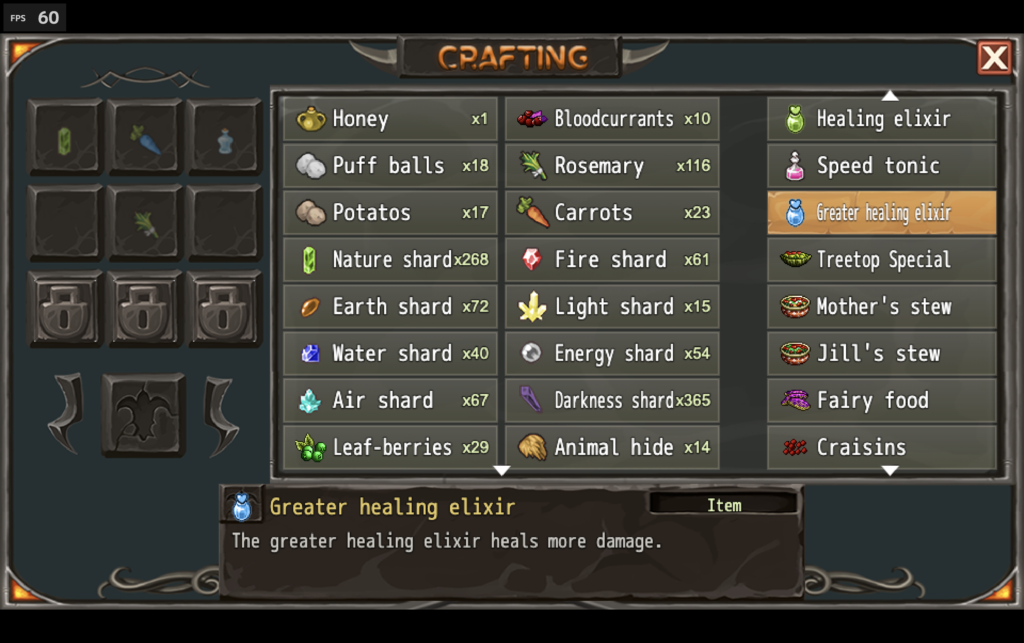1024x643 pixels.
Task: Select the Speed tonic recipe
Action: point(882,166)
